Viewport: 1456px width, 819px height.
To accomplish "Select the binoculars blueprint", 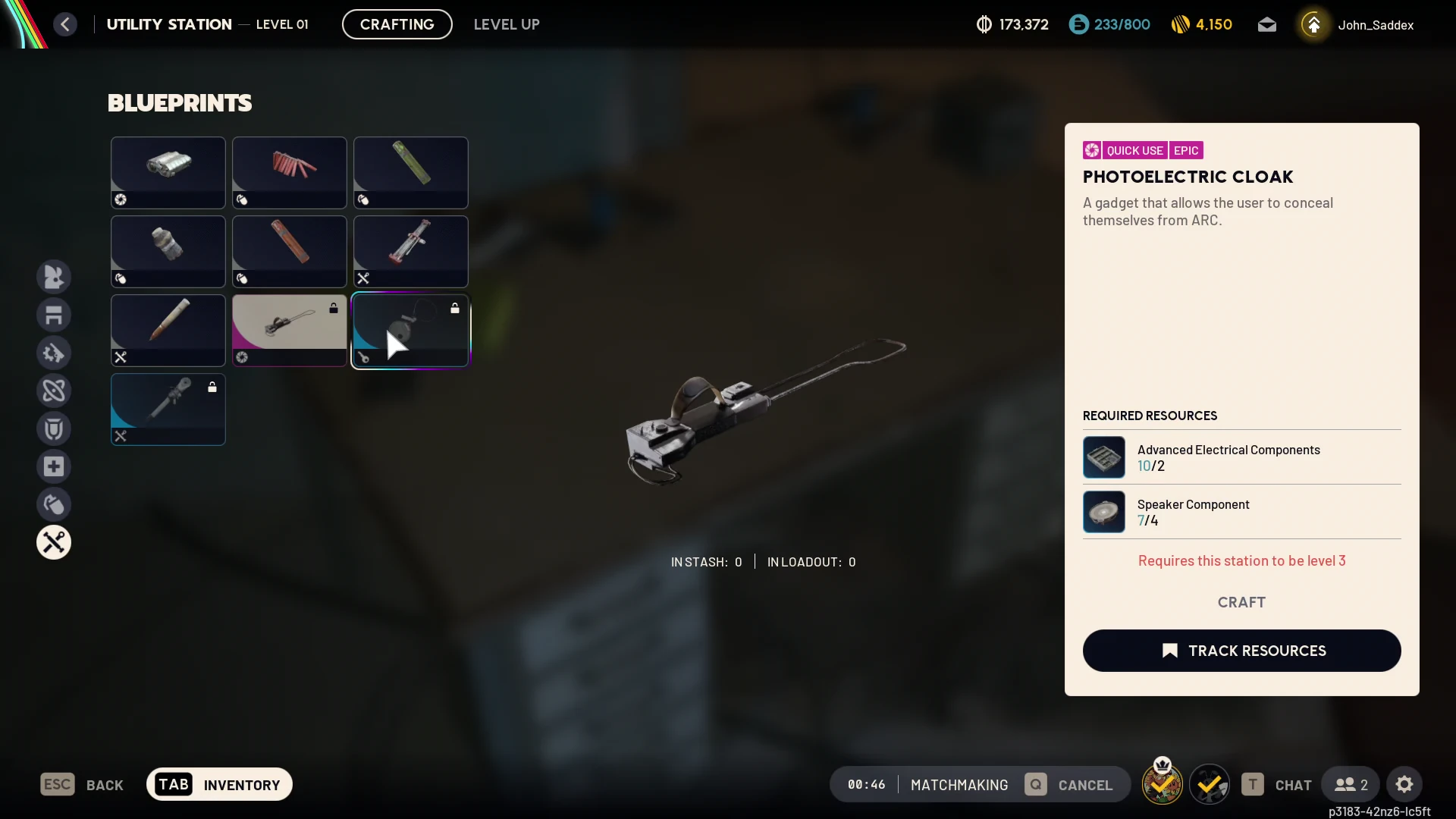I will point(168,172).
